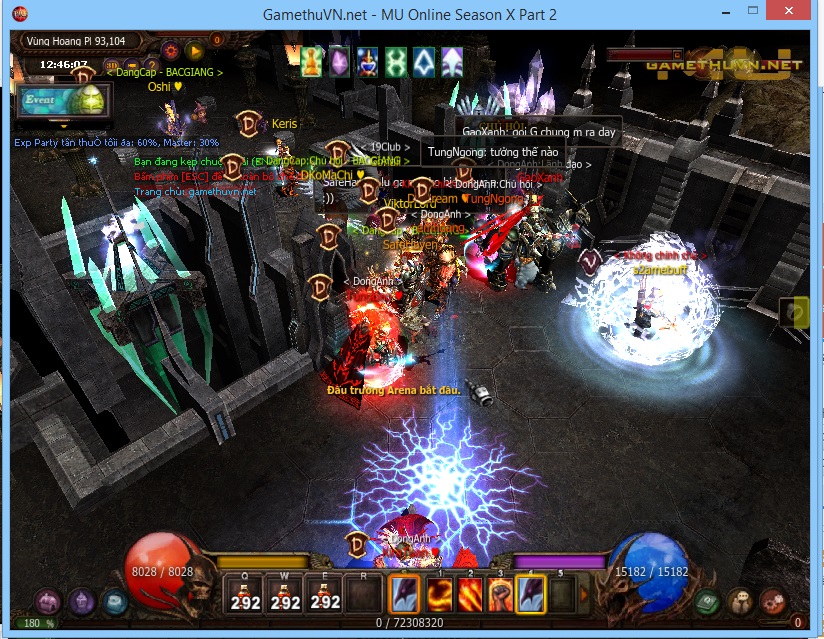The height and width of the screenshot is (639, 824).
Task: Open the Event egg banner
Action: 62,101
